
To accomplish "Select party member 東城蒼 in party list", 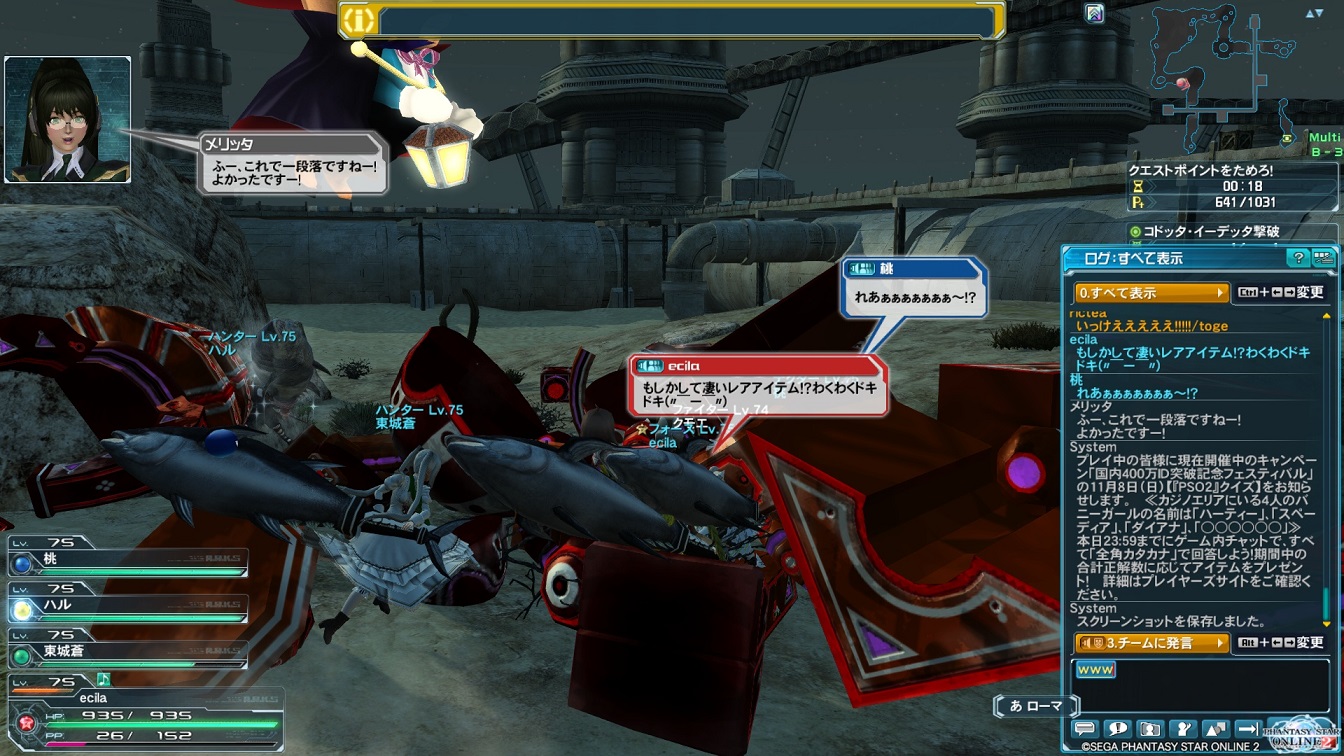I will point(128,652).
